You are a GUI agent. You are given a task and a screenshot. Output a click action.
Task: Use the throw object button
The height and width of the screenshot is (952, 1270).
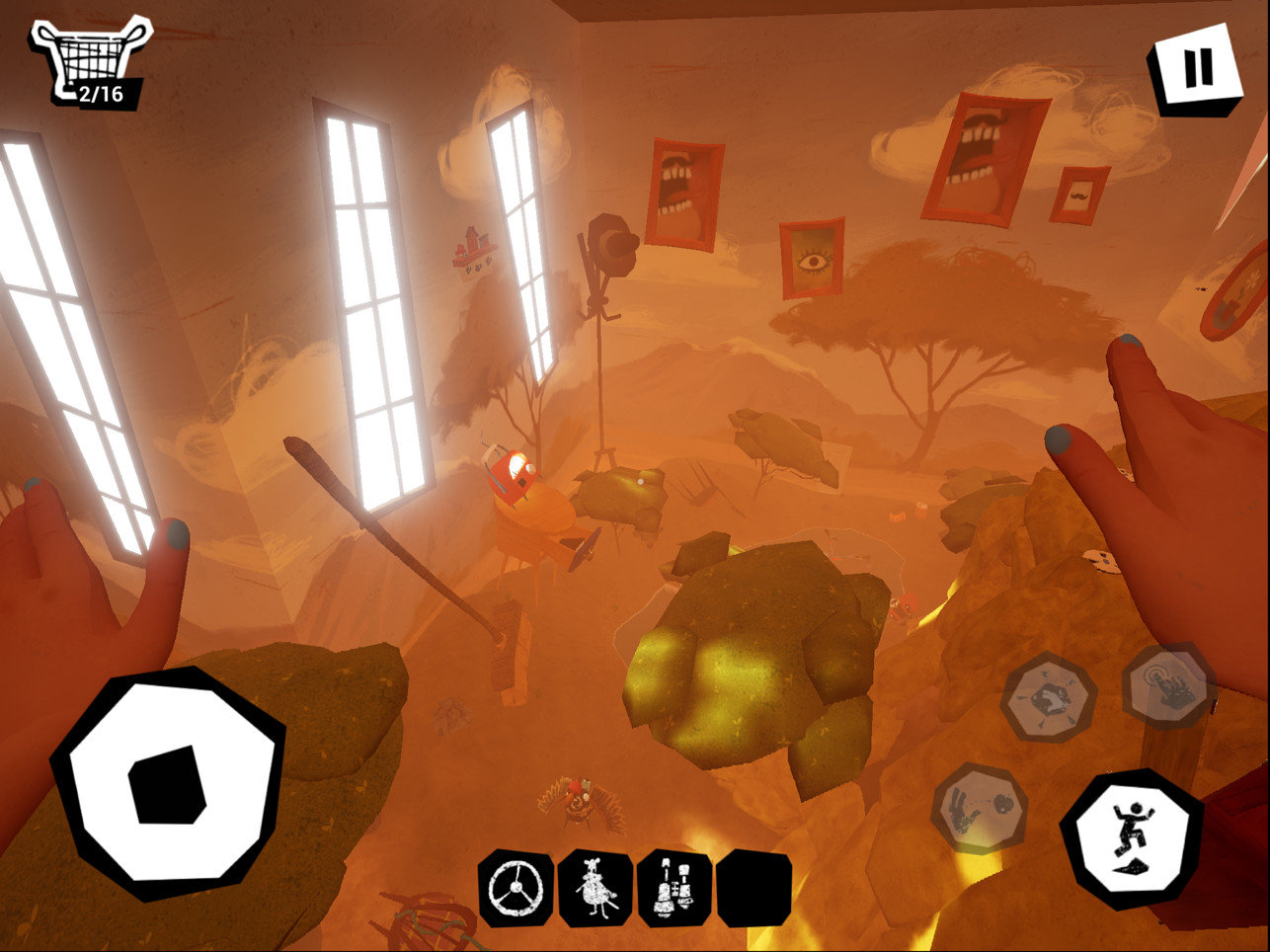979,807
